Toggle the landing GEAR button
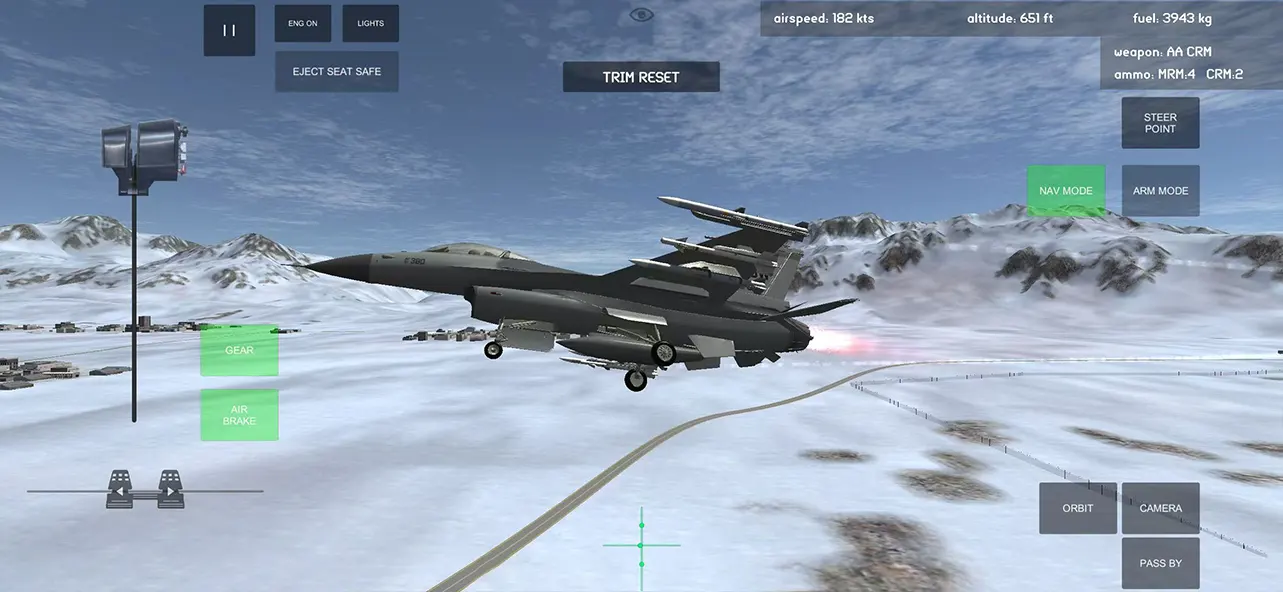The height and width of the screenshot is (592, 1283). [x=239, y=351]
